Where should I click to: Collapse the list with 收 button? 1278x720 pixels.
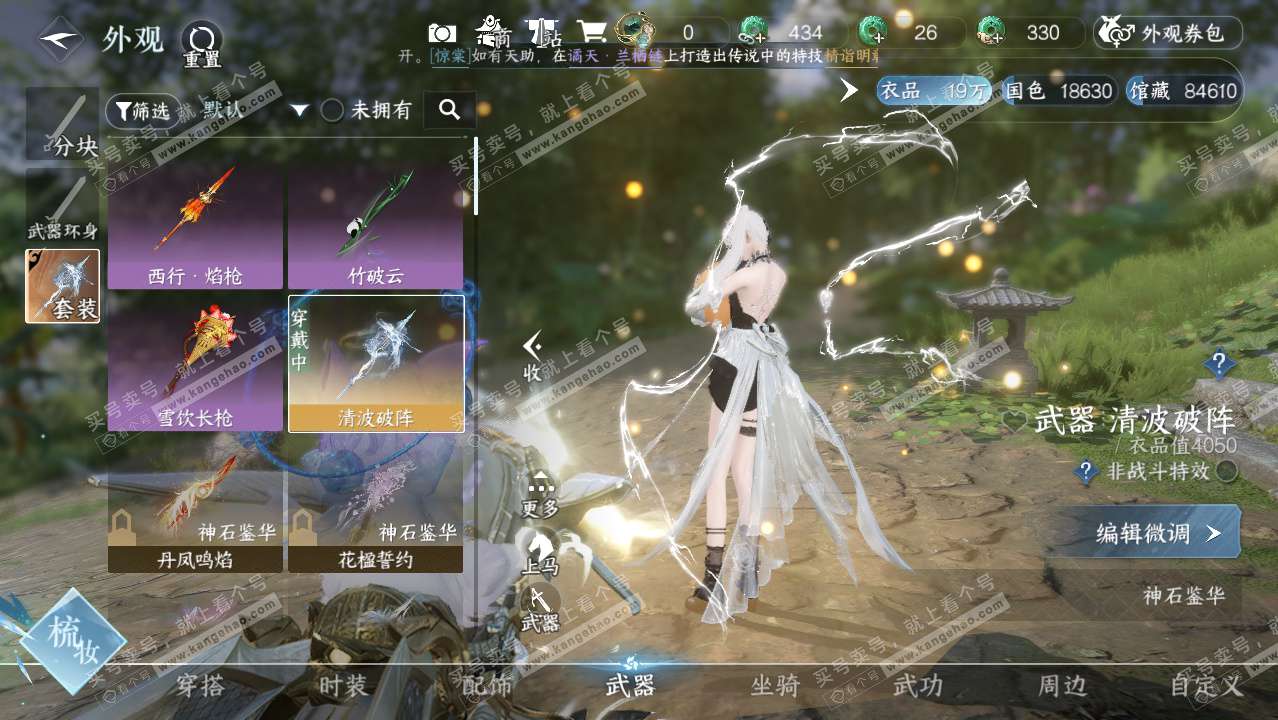tap(533, 357)
